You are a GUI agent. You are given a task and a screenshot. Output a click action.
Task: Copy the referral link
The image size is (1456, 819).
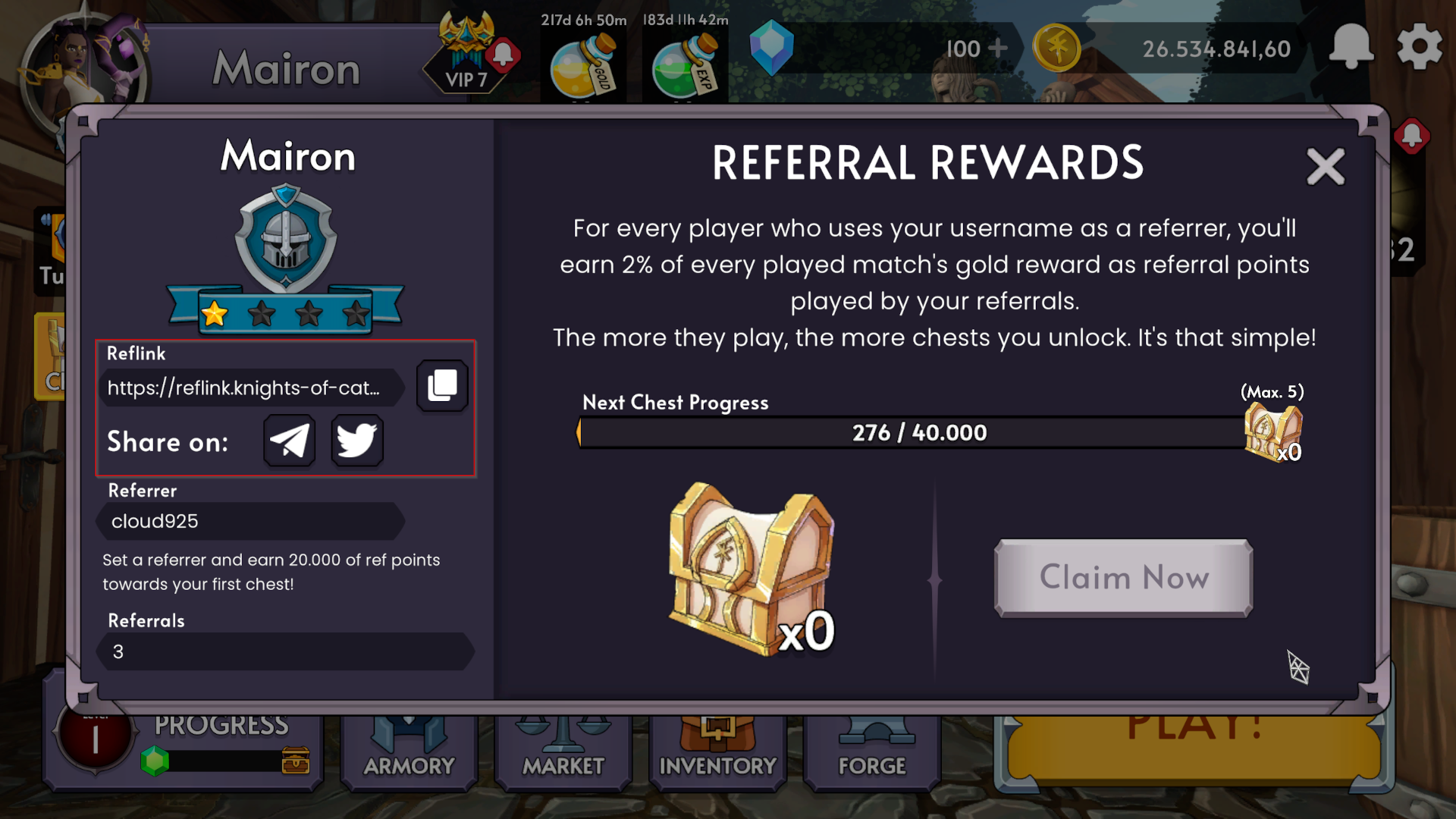pyautogui.click(x=442, y=385)
